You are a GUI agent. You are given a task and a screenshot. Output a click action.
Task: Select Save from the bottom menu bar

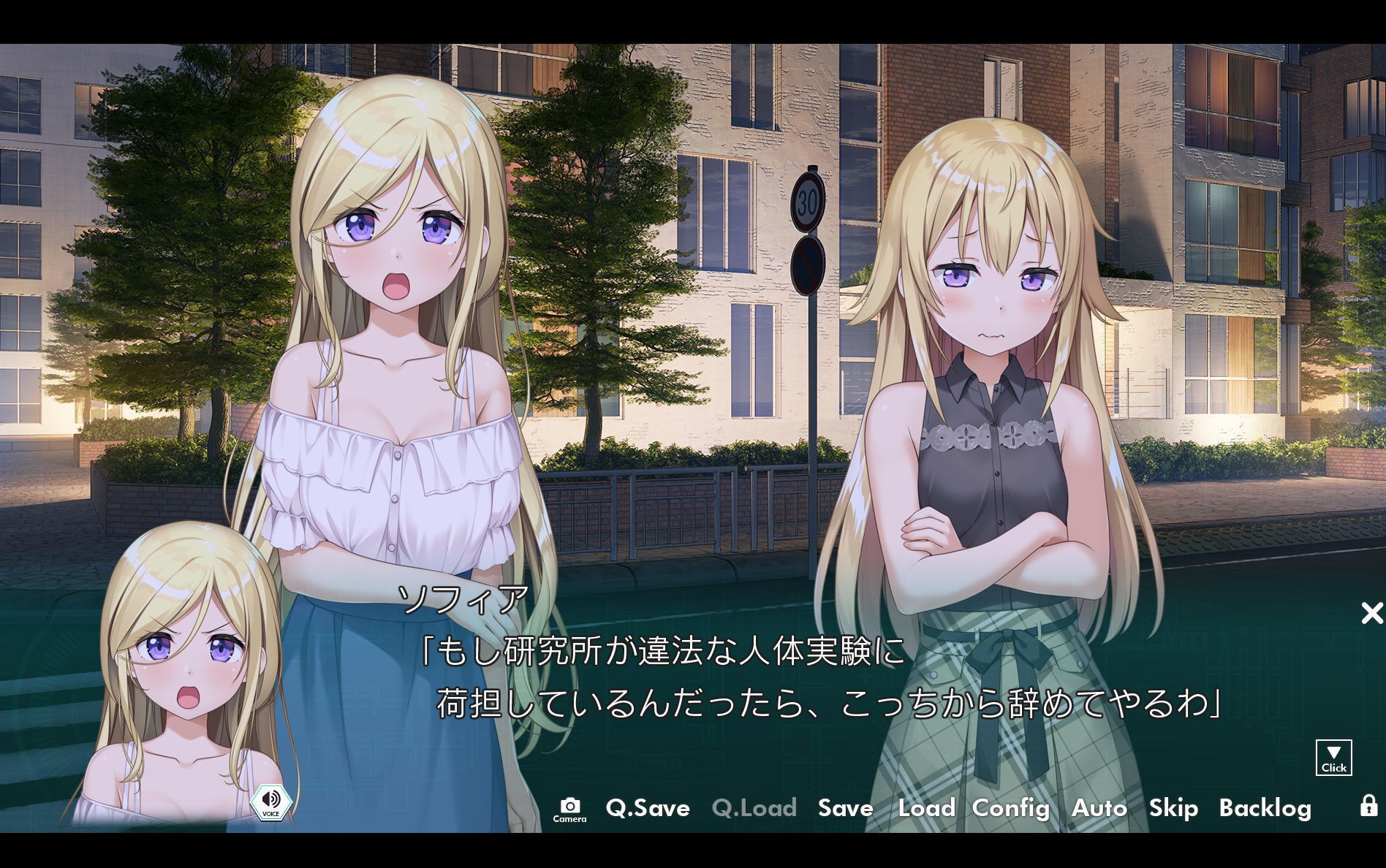(845, 809)
